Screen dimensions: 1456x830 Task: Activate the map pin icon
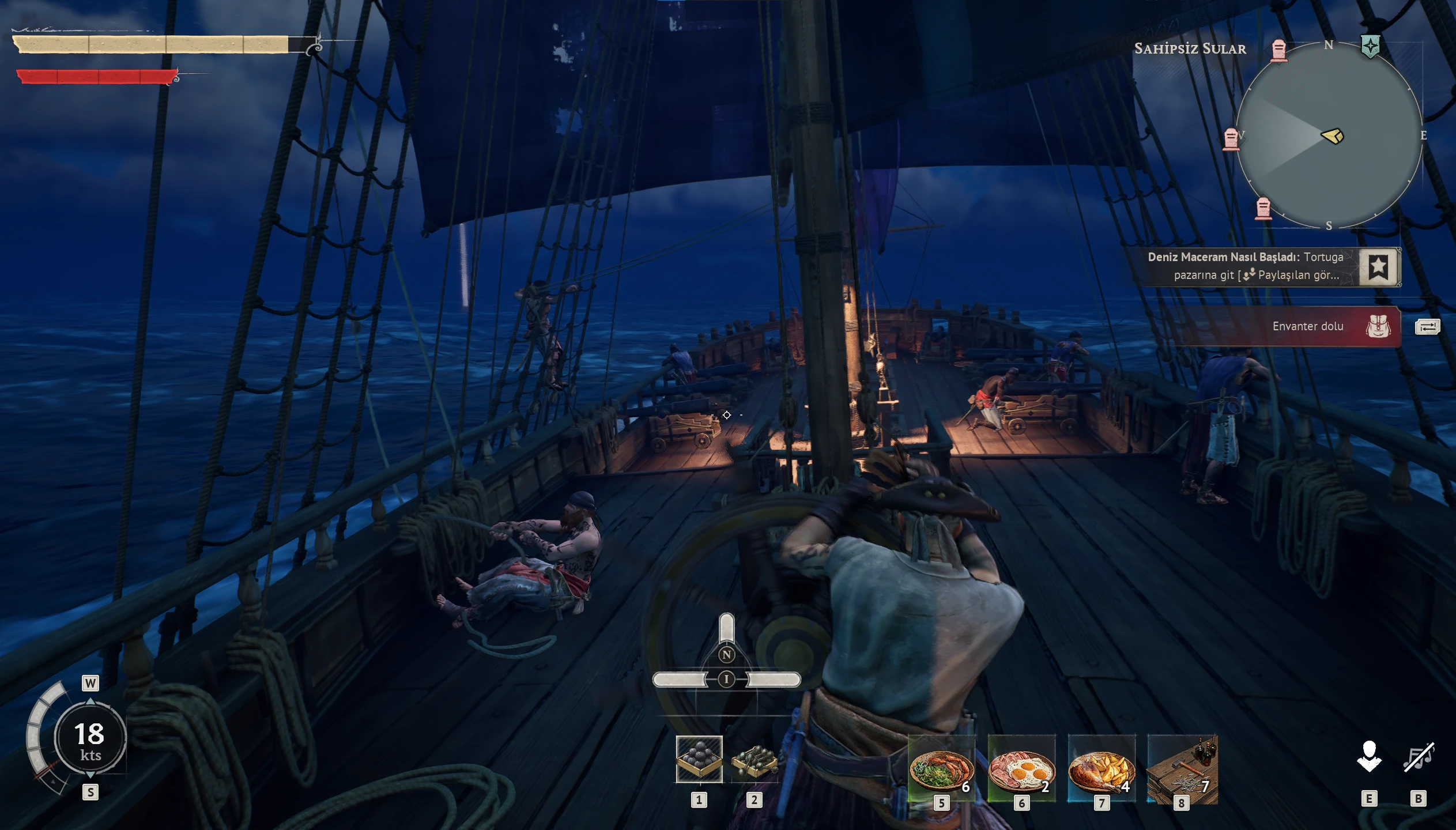[x=1369, y=757]
